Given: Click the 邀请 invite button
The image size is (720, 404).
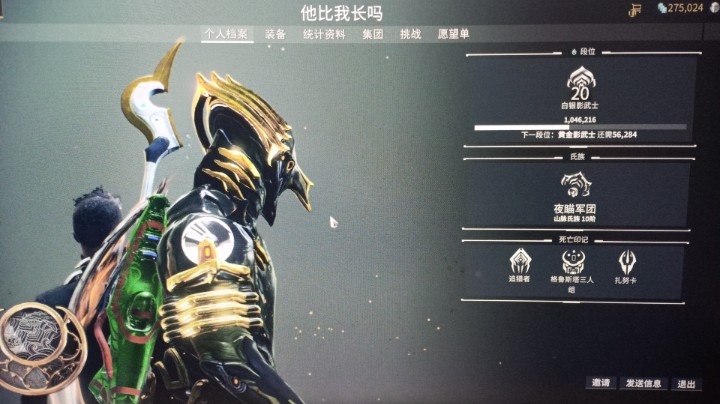Looking at the screenshot, I should 600,383.
